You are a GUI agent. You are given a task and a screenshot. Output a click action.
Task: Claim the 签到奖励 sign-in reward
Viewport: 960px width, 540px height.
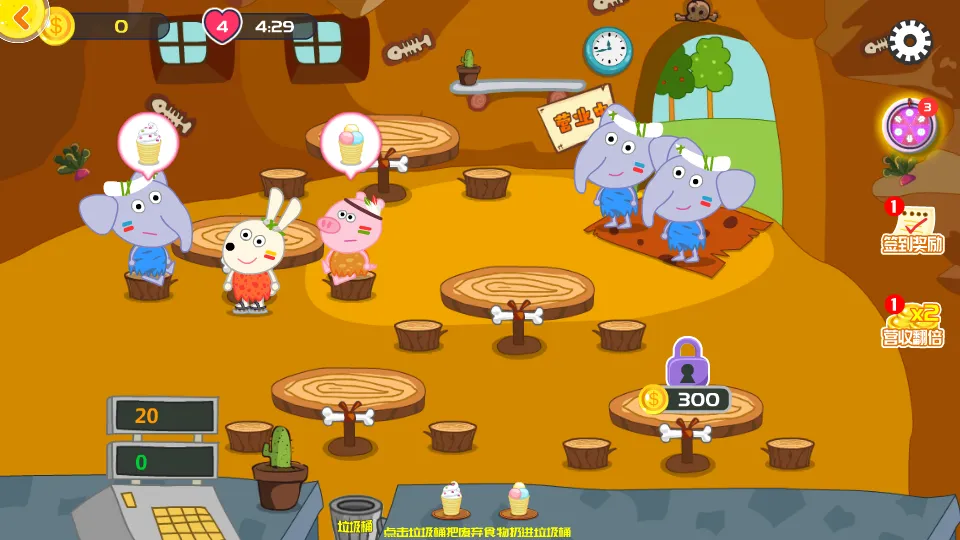tap(912, 228)
